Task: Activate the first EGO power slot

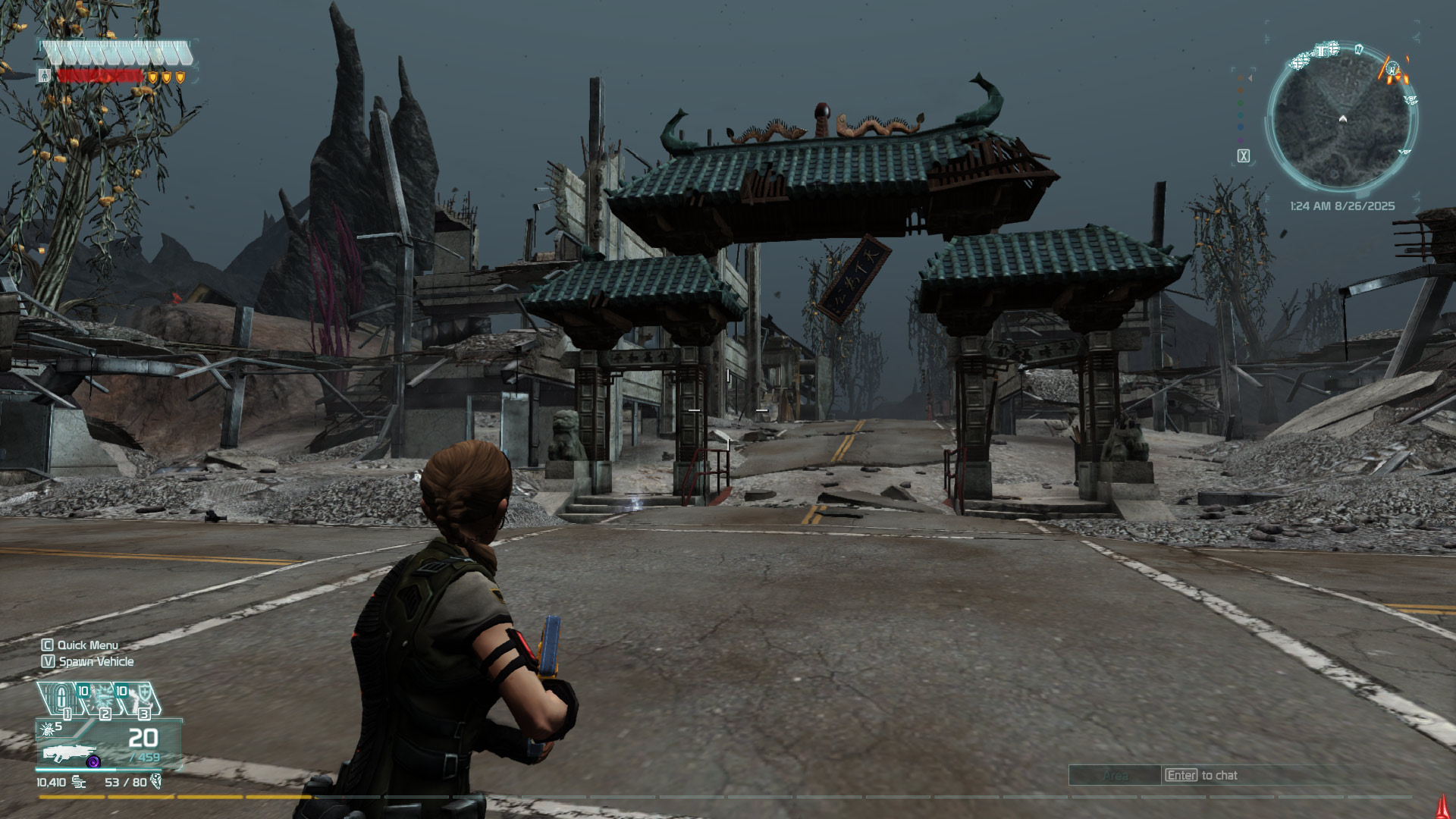Action: click(61, 698)
